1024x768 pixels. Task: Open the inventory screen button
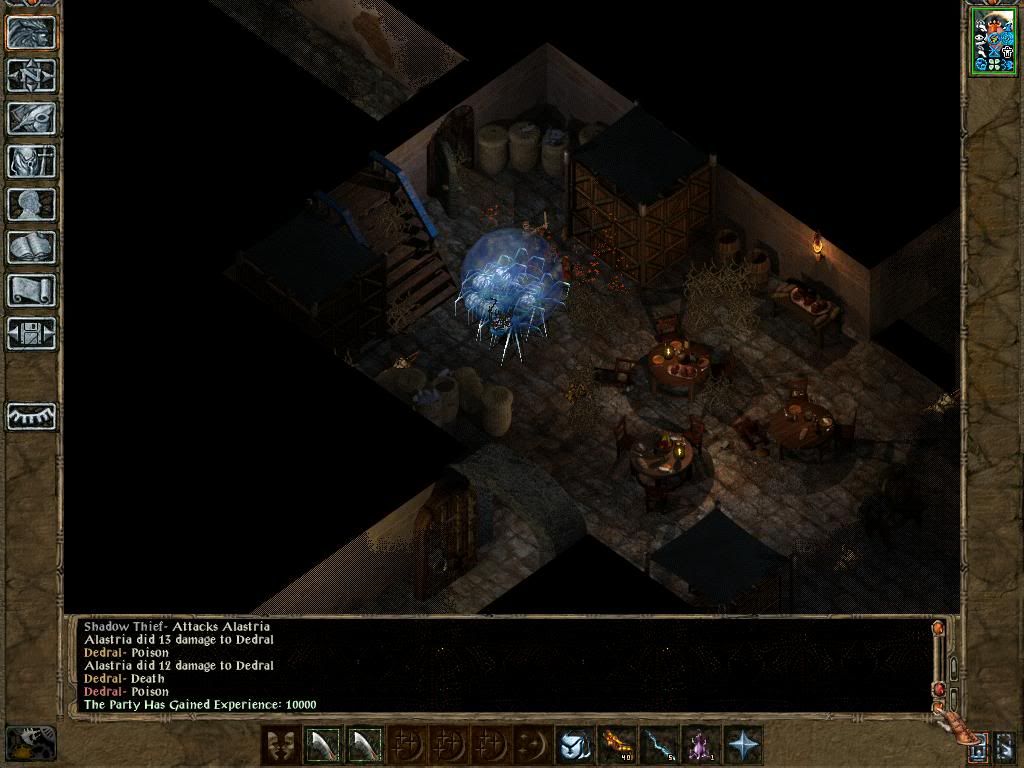31,161
